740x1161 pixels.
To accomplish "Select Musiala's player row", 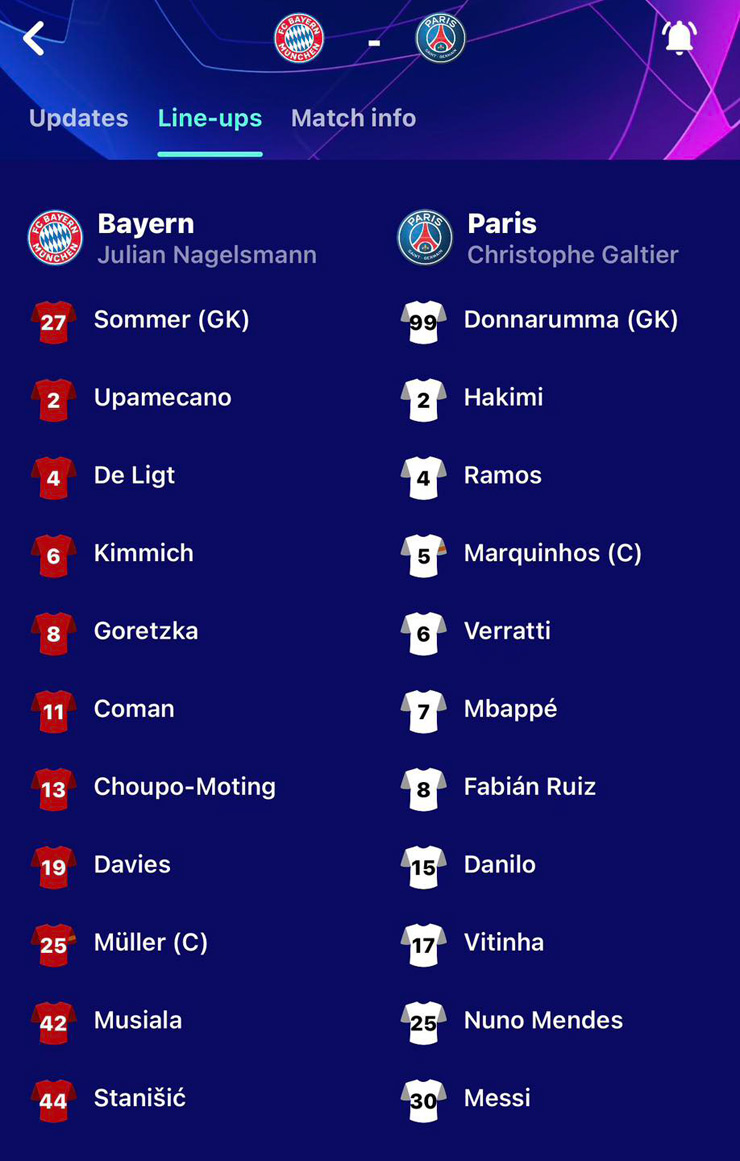I will click(138, 1021).
